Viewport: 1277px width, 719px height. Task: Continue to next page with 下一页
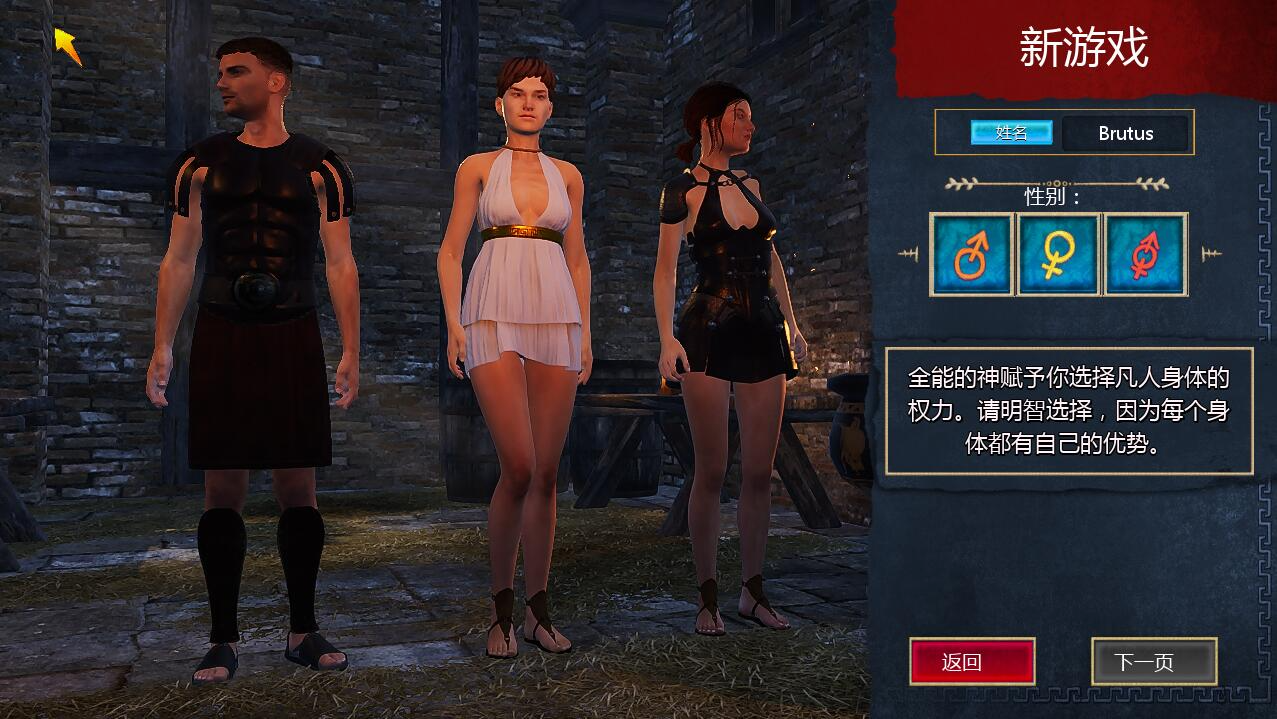pos(1153,661)
